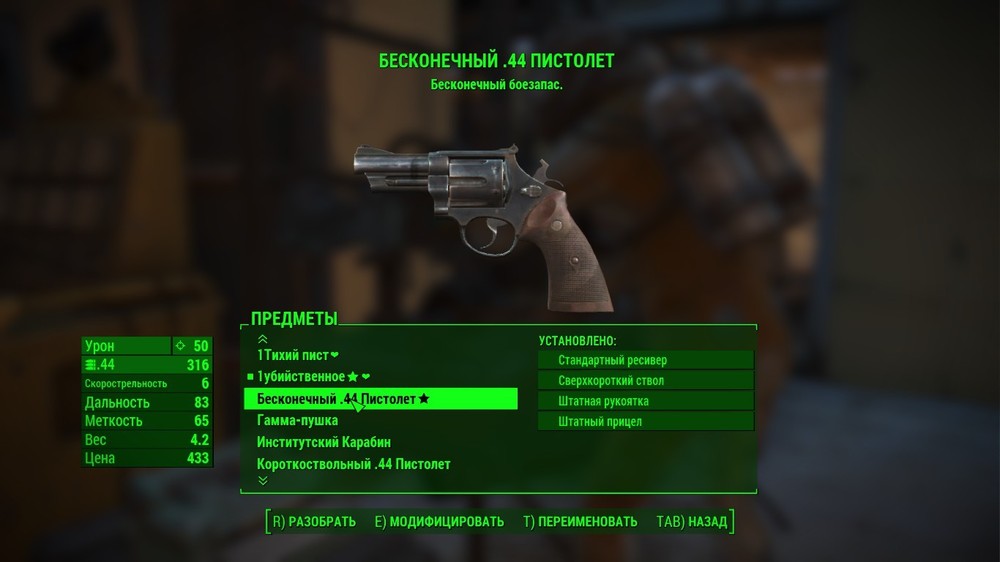The height and width of the screenshot is (562, 1000).
Task: Click the up arrow above the items list
Action: 263,339
